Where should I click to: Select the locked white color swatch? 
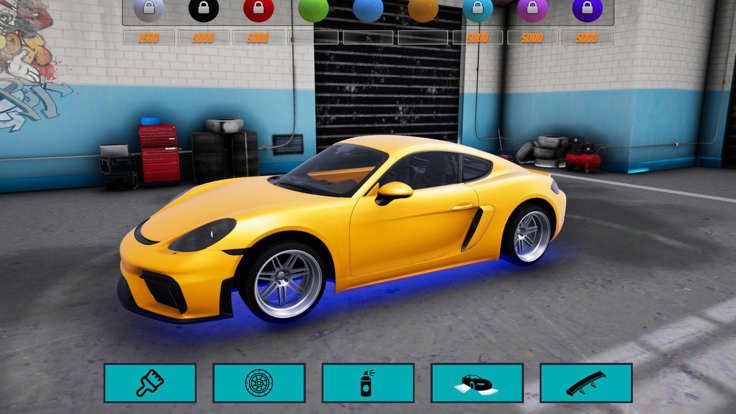[x=149, y=10]
